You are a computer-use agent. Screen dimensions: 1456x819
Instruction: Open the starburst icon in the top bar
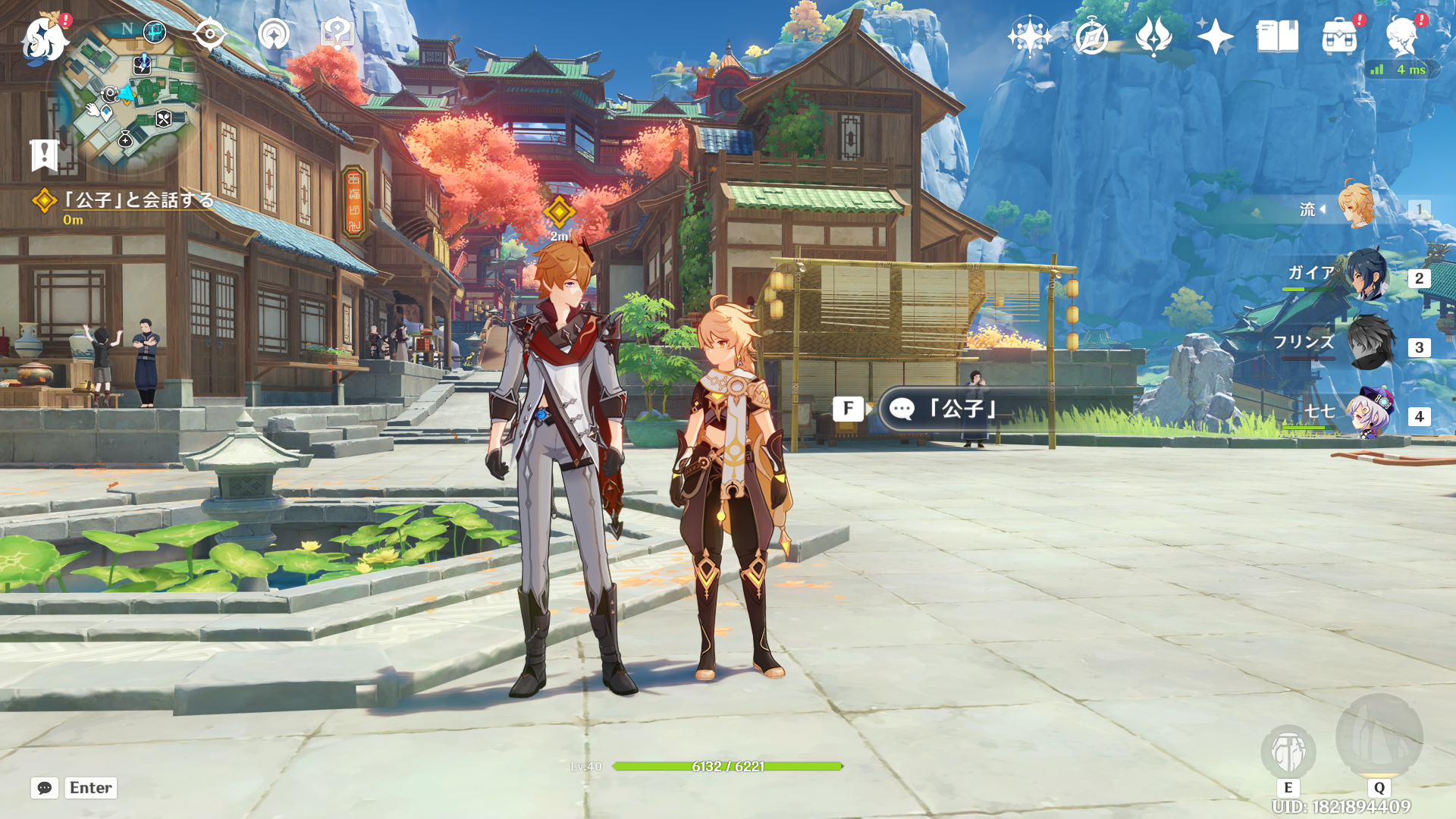click(x=1029, y=36)
